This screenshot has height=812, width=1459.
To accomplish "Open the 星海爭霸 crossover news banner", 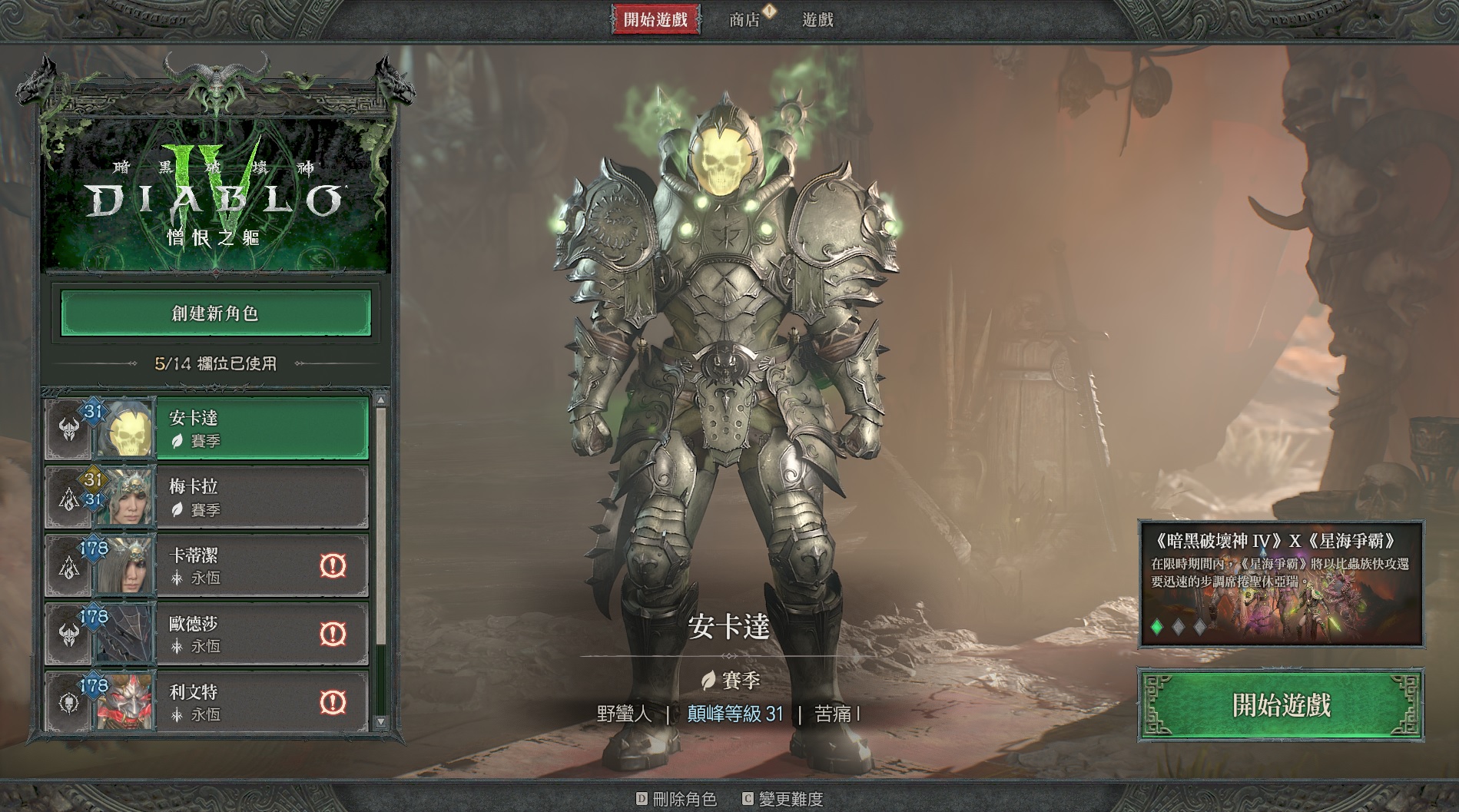I will click(1280, 582).
